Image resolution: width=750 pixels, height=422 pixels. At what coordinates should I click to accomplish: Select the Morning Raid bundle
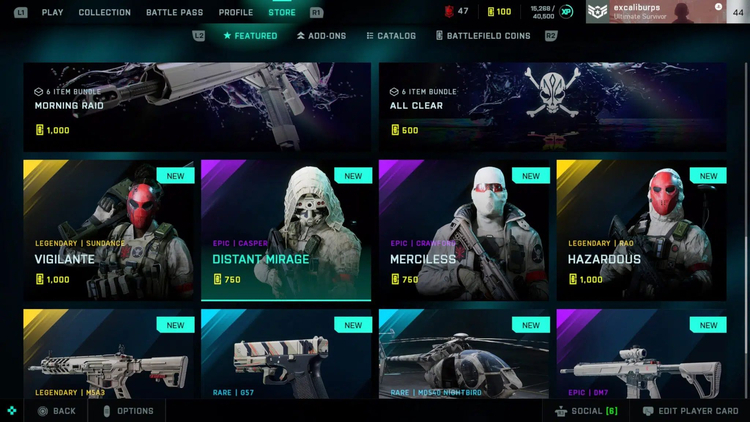197,107
